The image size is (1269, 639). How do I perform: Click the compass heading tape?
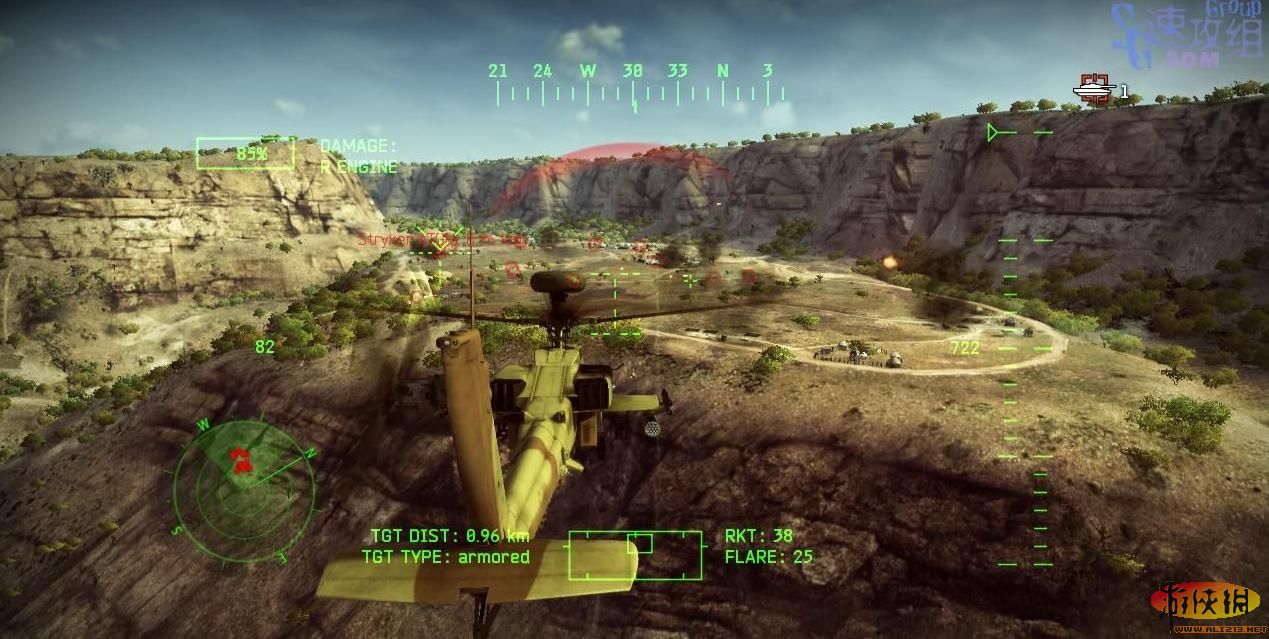(x=634, y=86)
